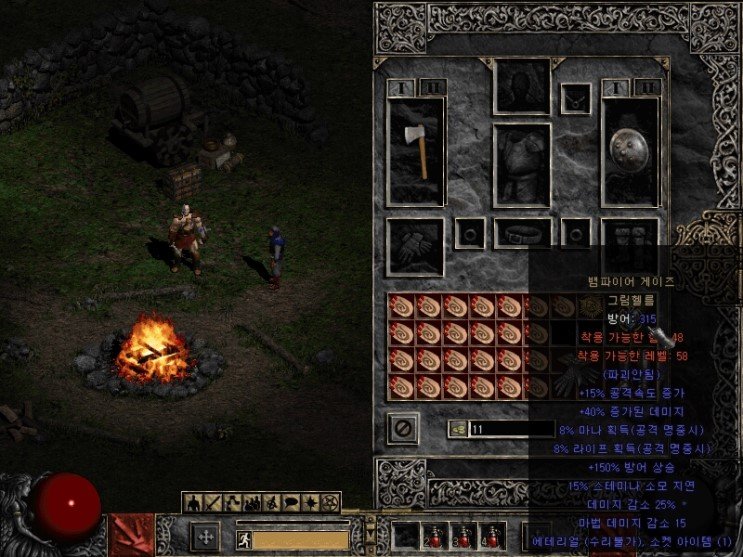
Task: Open the red left-attack skill button
Action: (x=132, y=535)
